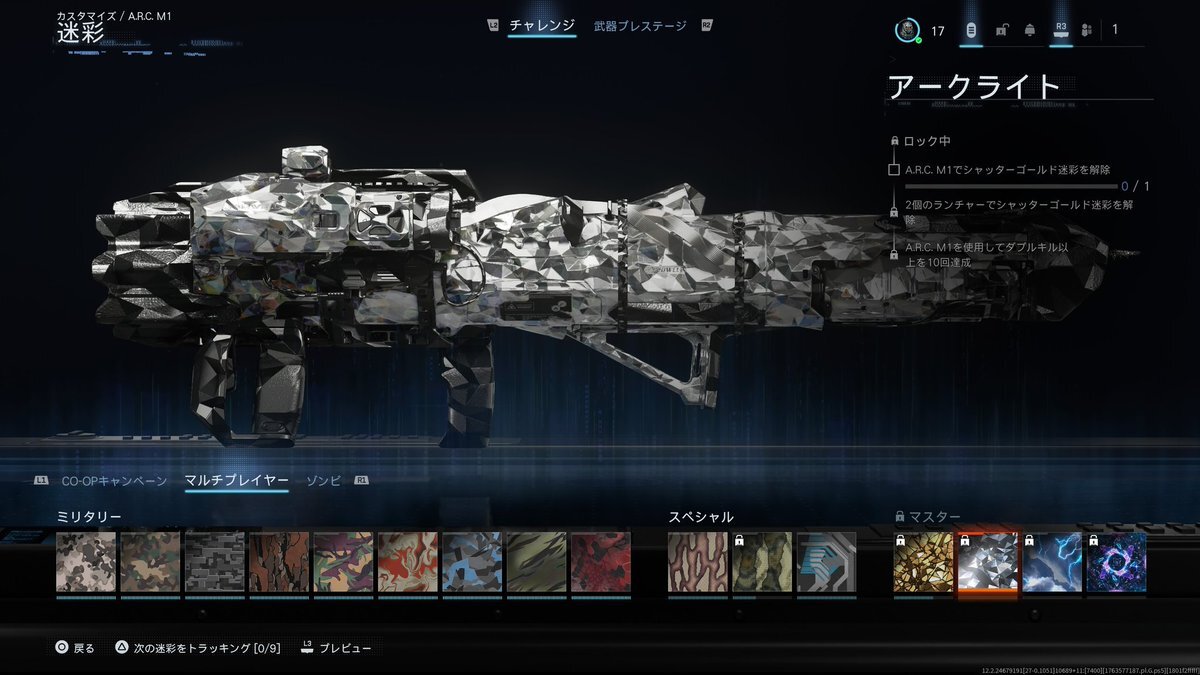The height and width of the screenshot is (675, 1200).
Task: Select the beige woodland military camo
Action: coord(86,562)
